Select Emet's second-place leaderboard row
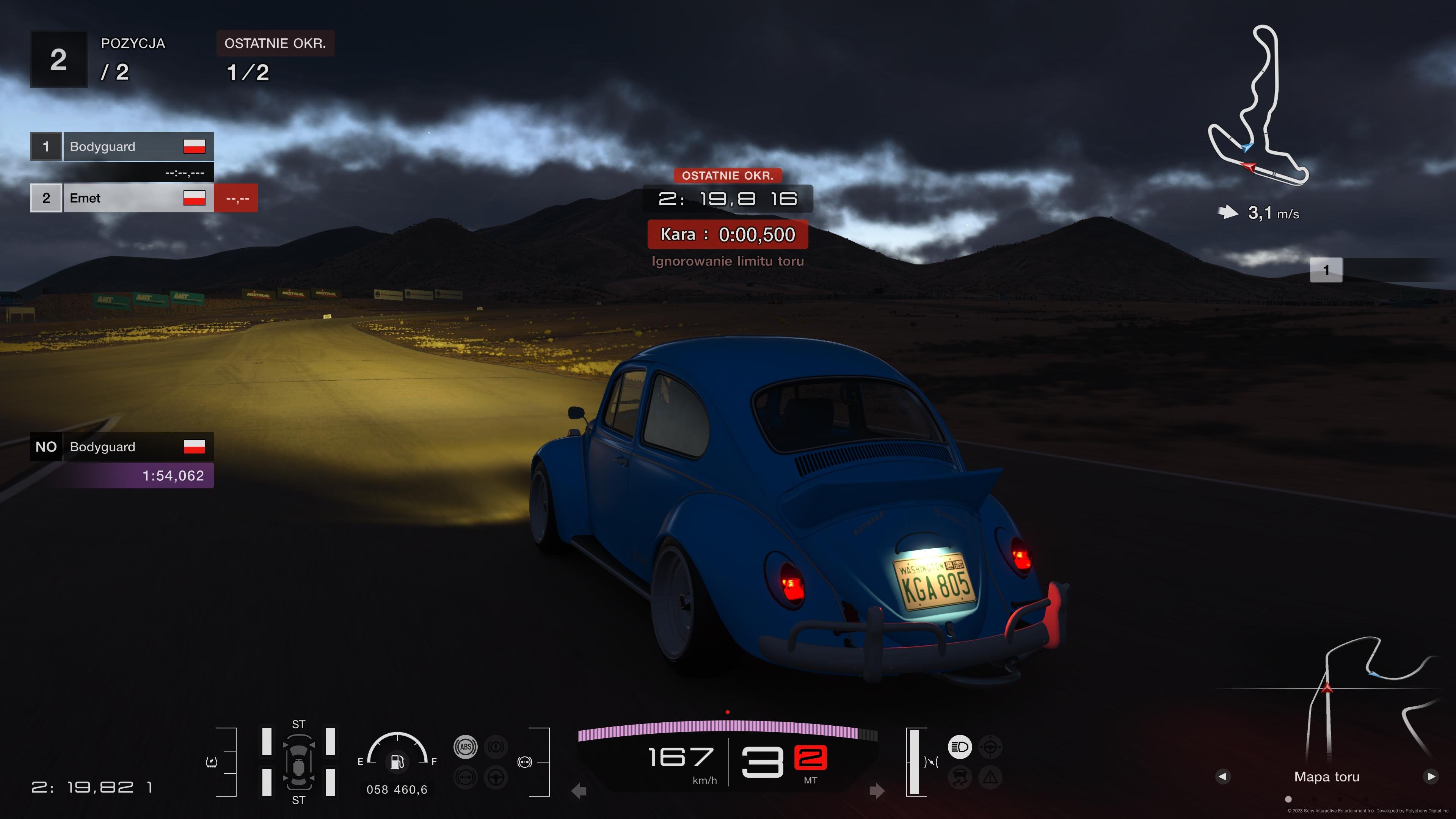The height and width of the screenshot is (819, 1456). [x=121, y=198]
